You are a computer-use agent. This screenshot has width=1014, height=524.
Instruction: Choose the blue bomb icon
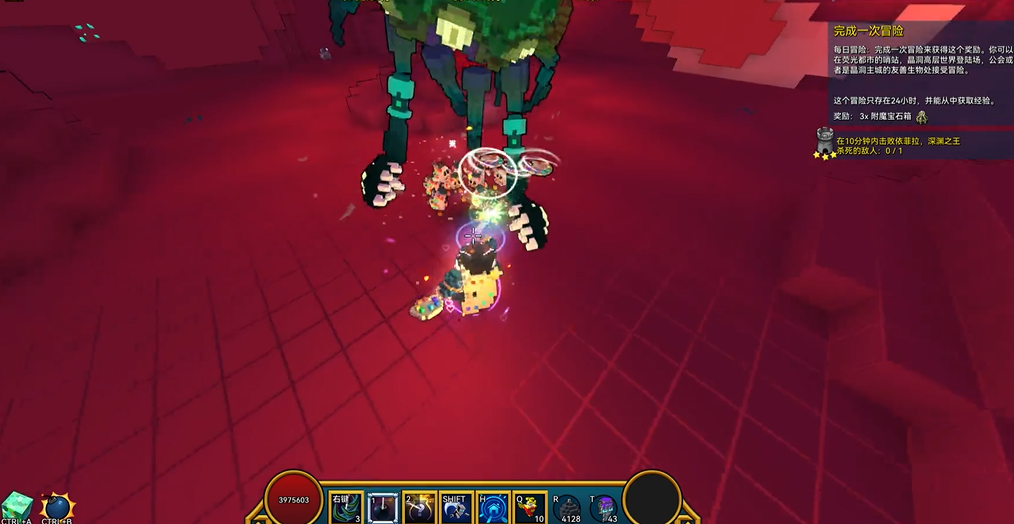point(57,507)
